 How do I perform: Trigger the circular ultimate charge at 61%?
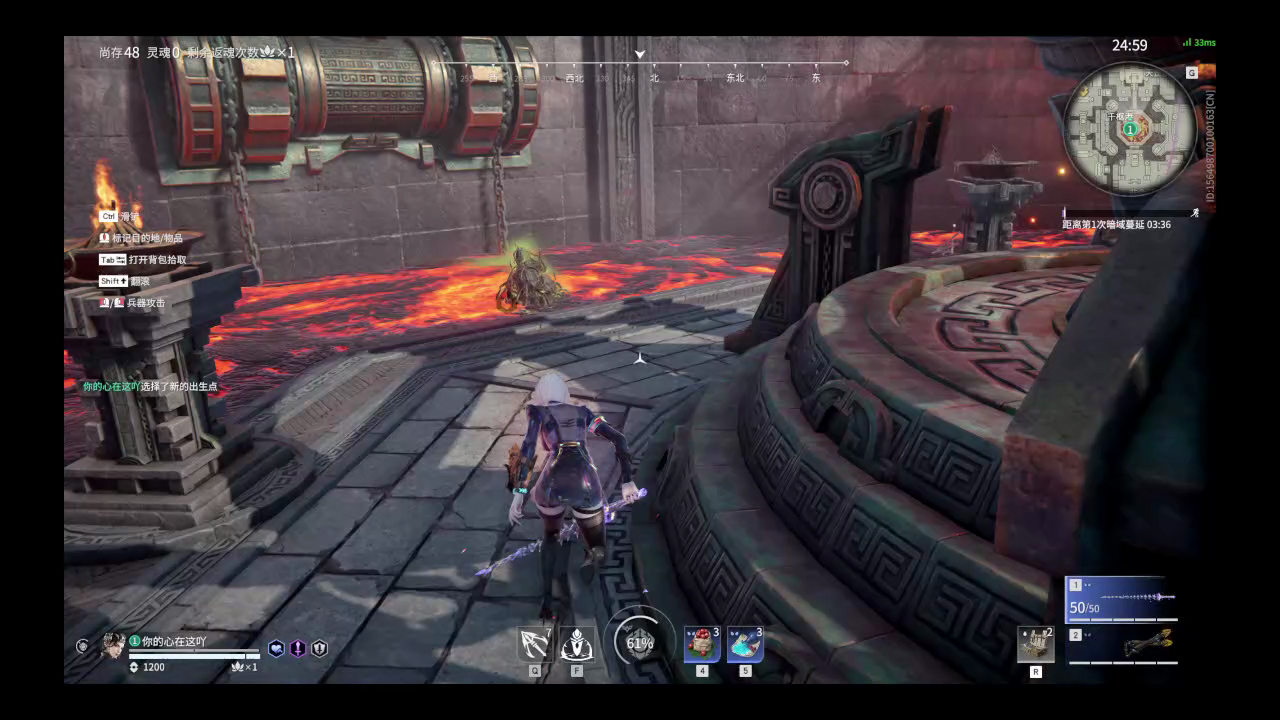[x=639, y=643]
